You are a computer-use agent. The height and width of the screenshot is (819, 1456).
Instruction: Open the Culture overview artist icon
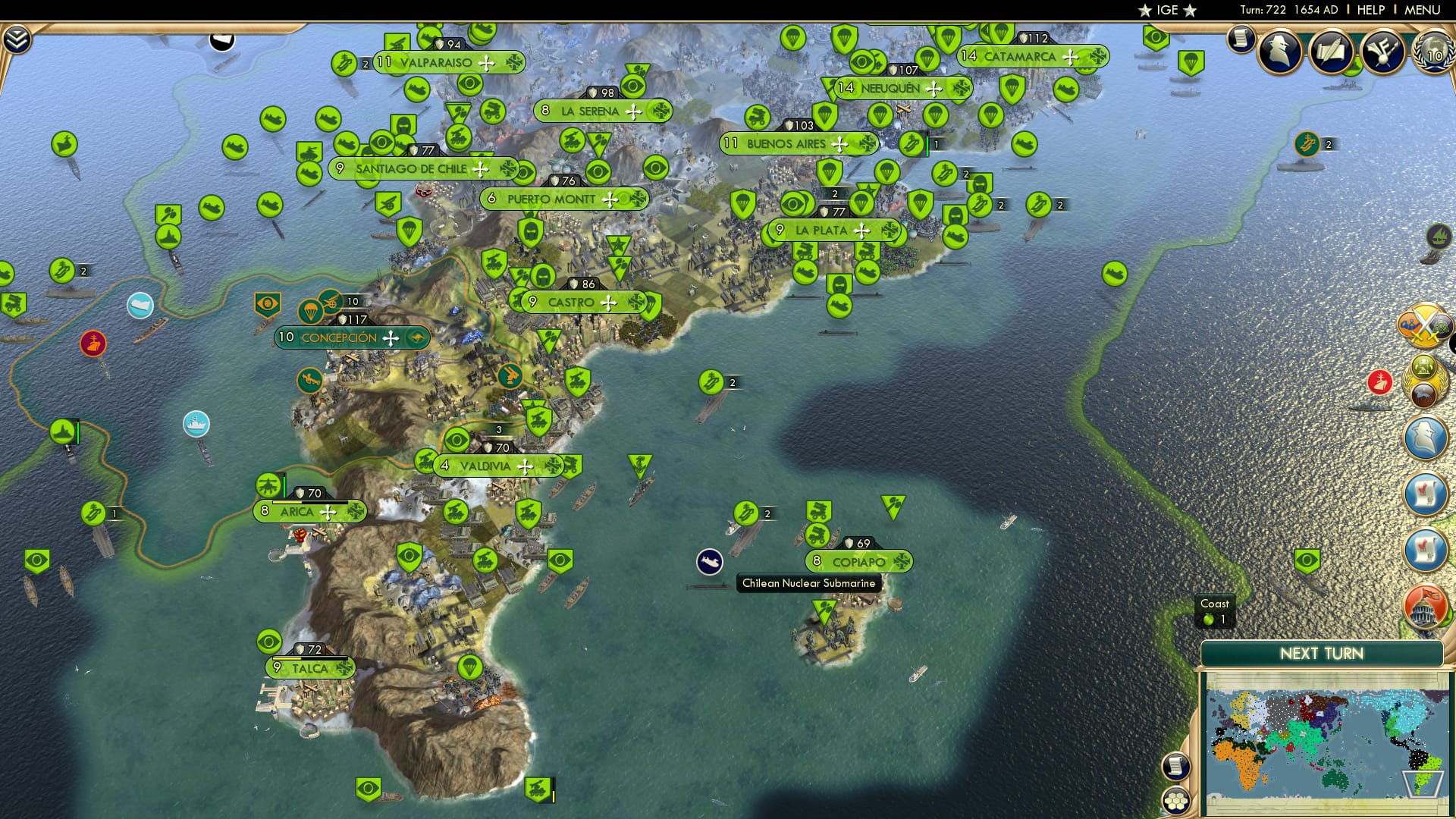(x=1385, y=53)
